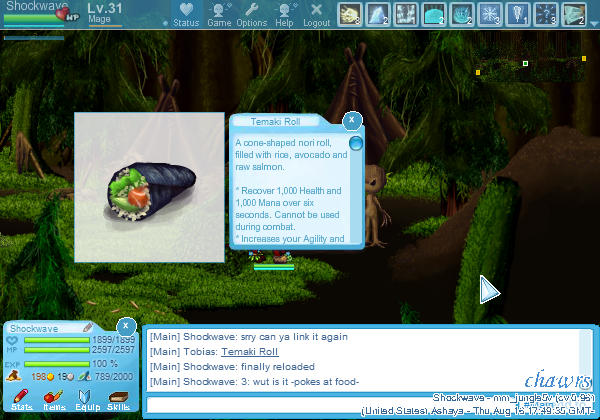
Task: Open the Items inventory
Action: 54,402
